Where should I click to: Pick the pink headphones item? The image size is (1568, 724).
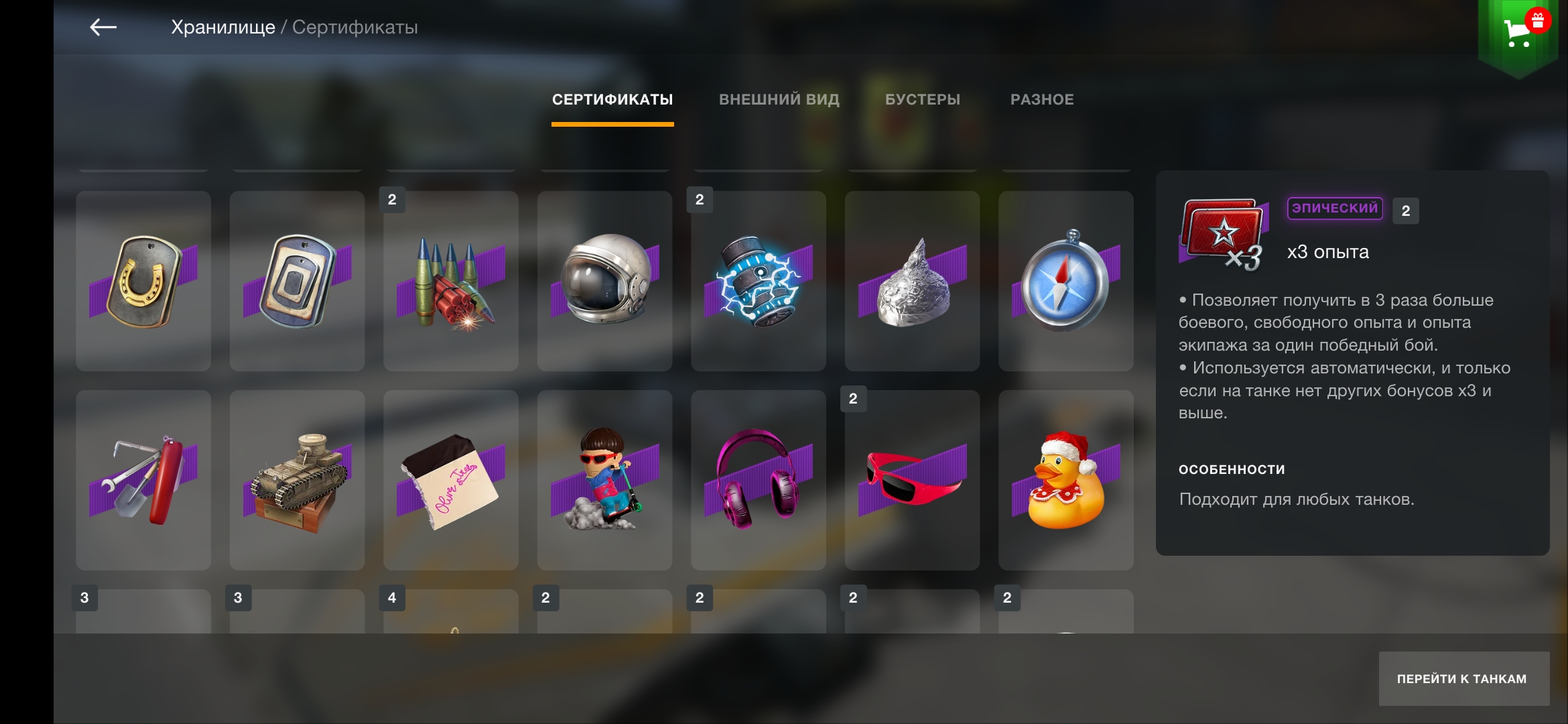coord(759,481)
